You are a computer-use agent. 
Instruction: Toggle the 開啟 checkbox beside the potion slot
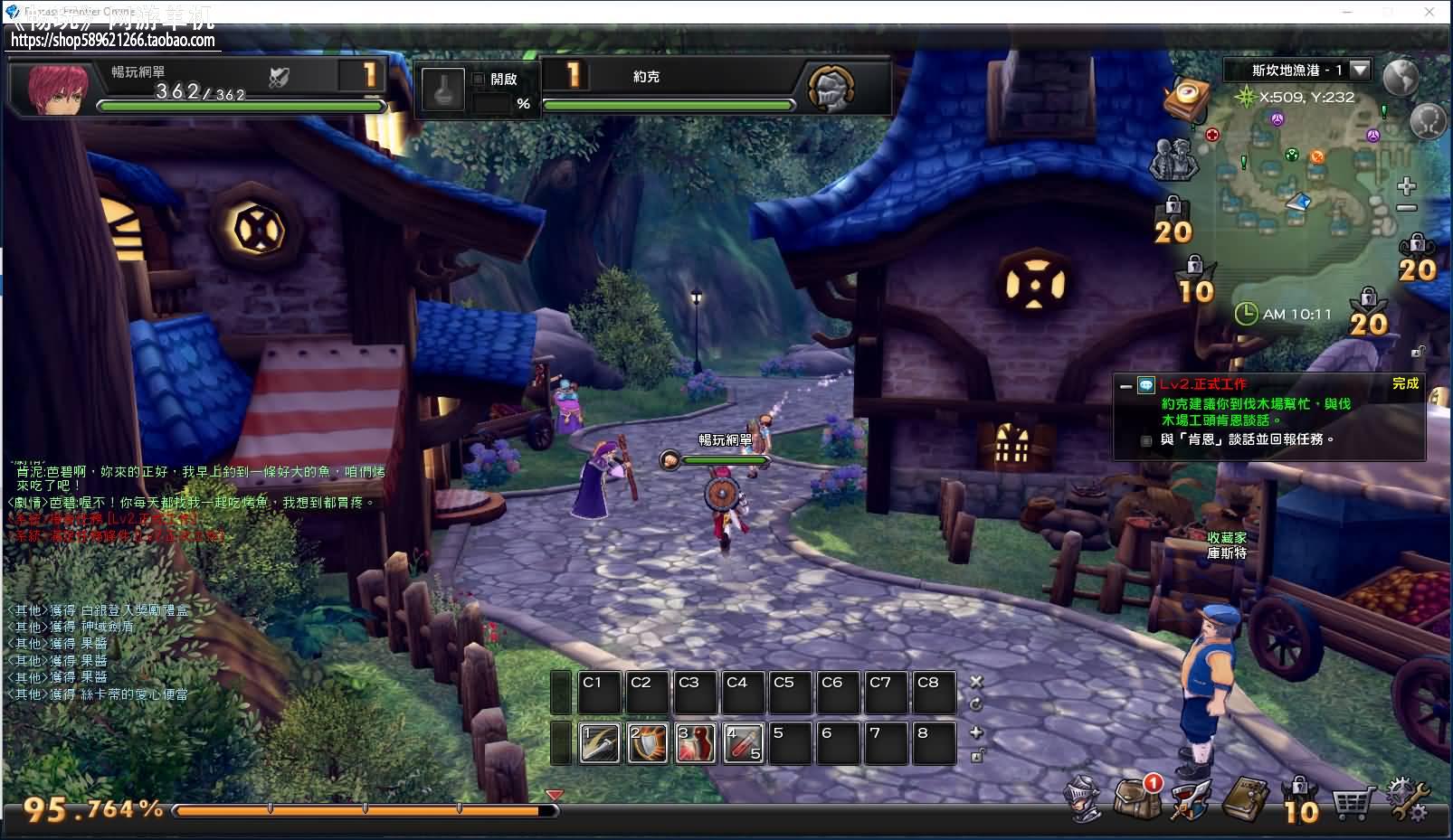479,80
